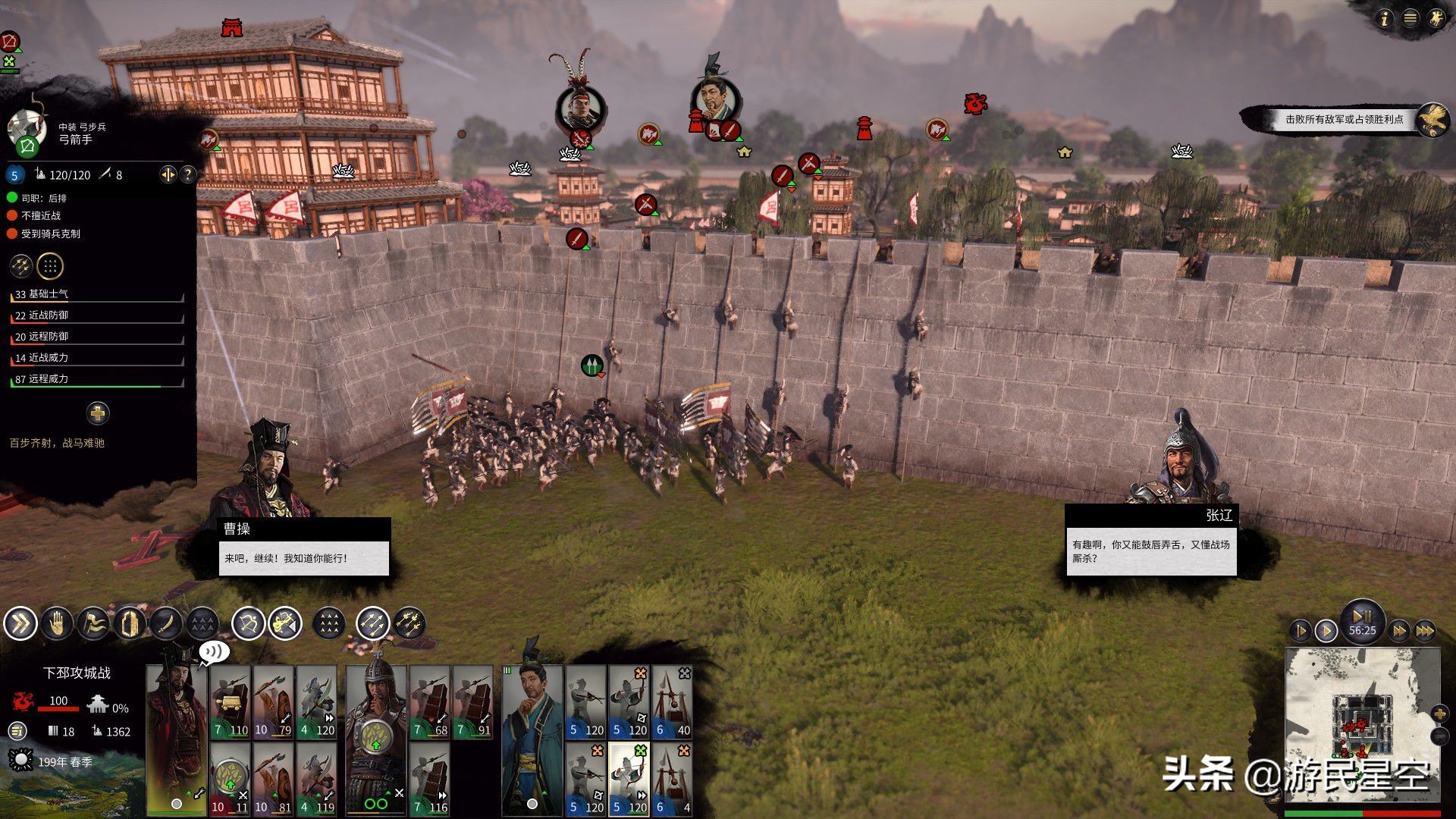The image size is (1456, 819).
Task: Click the horseman icon in the top corner
Action: click(x=1436, y=18)
